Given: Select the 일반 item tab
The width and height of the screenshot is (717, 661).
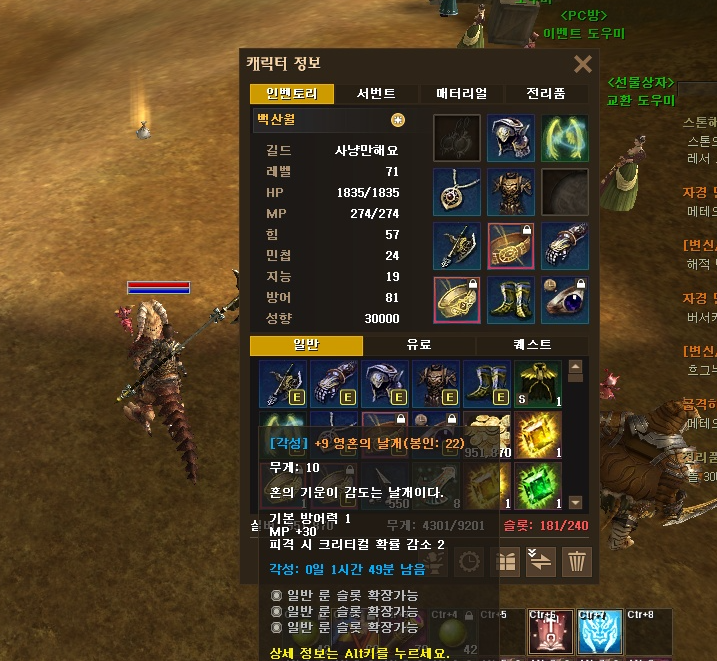Looking at the screenshot, I should click(305, 345).
